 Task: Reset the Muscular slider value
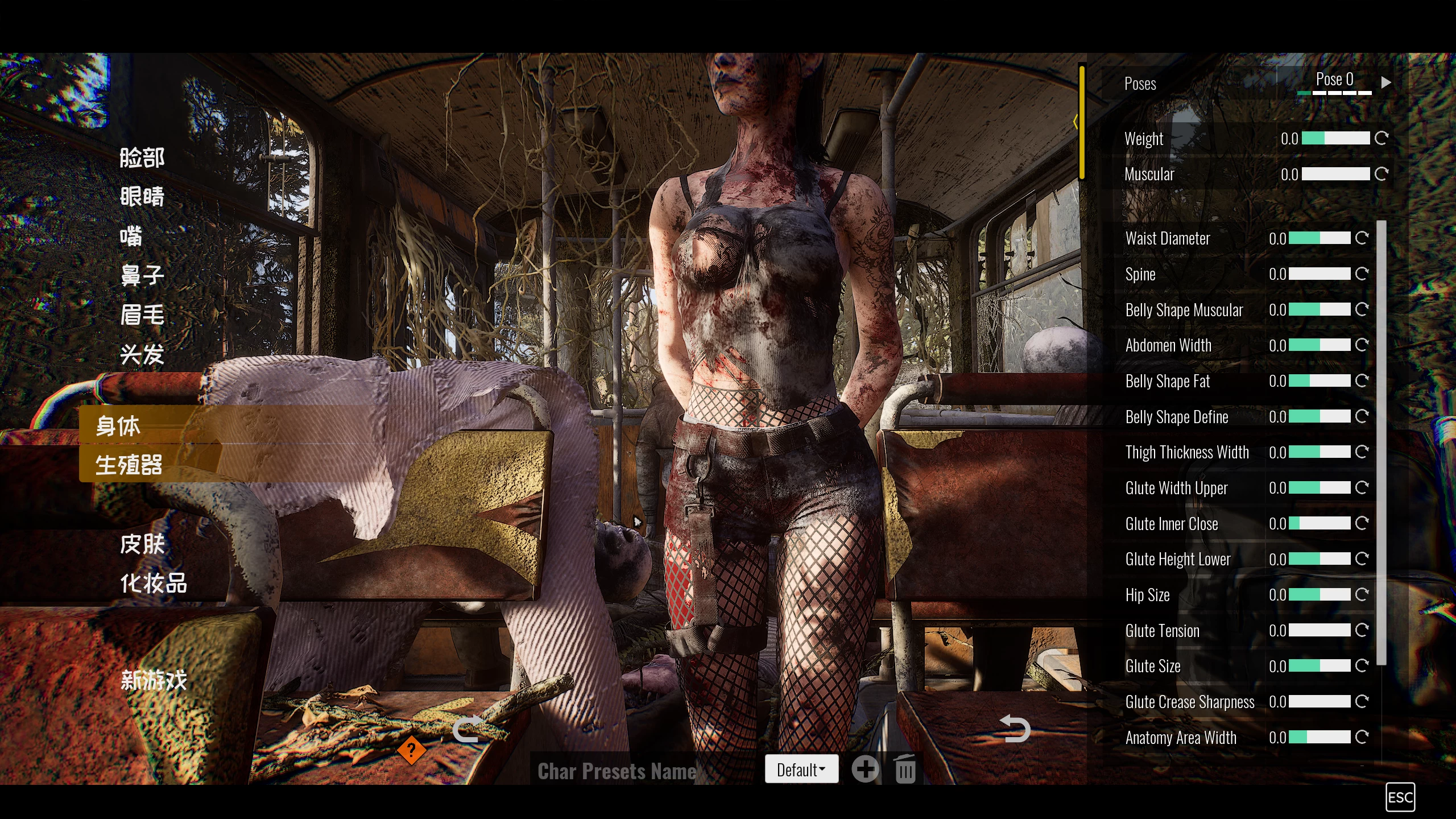1381,174
